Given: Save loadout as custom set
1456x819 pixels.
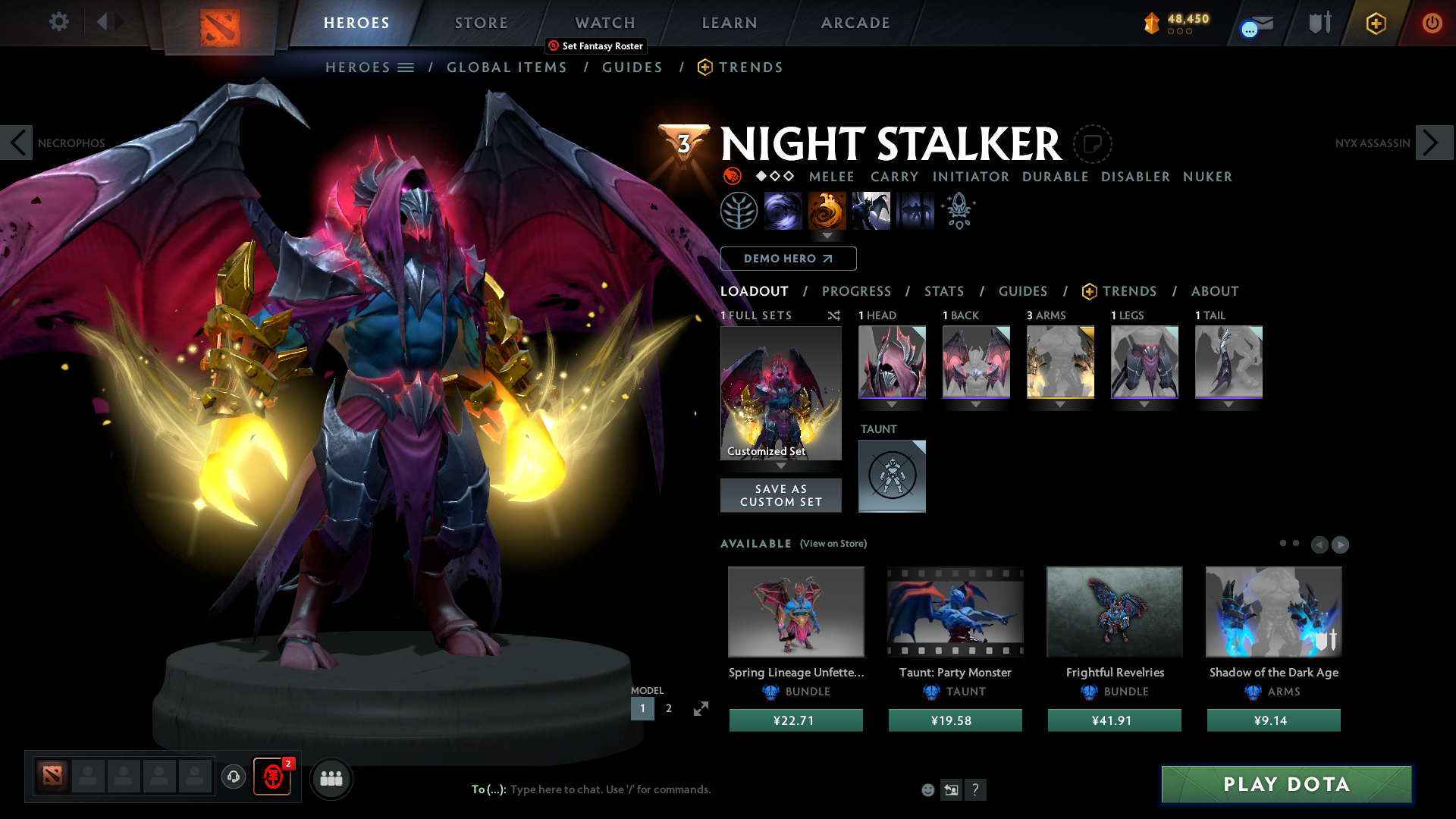Looking at the screenshot, I should [780, 495].
